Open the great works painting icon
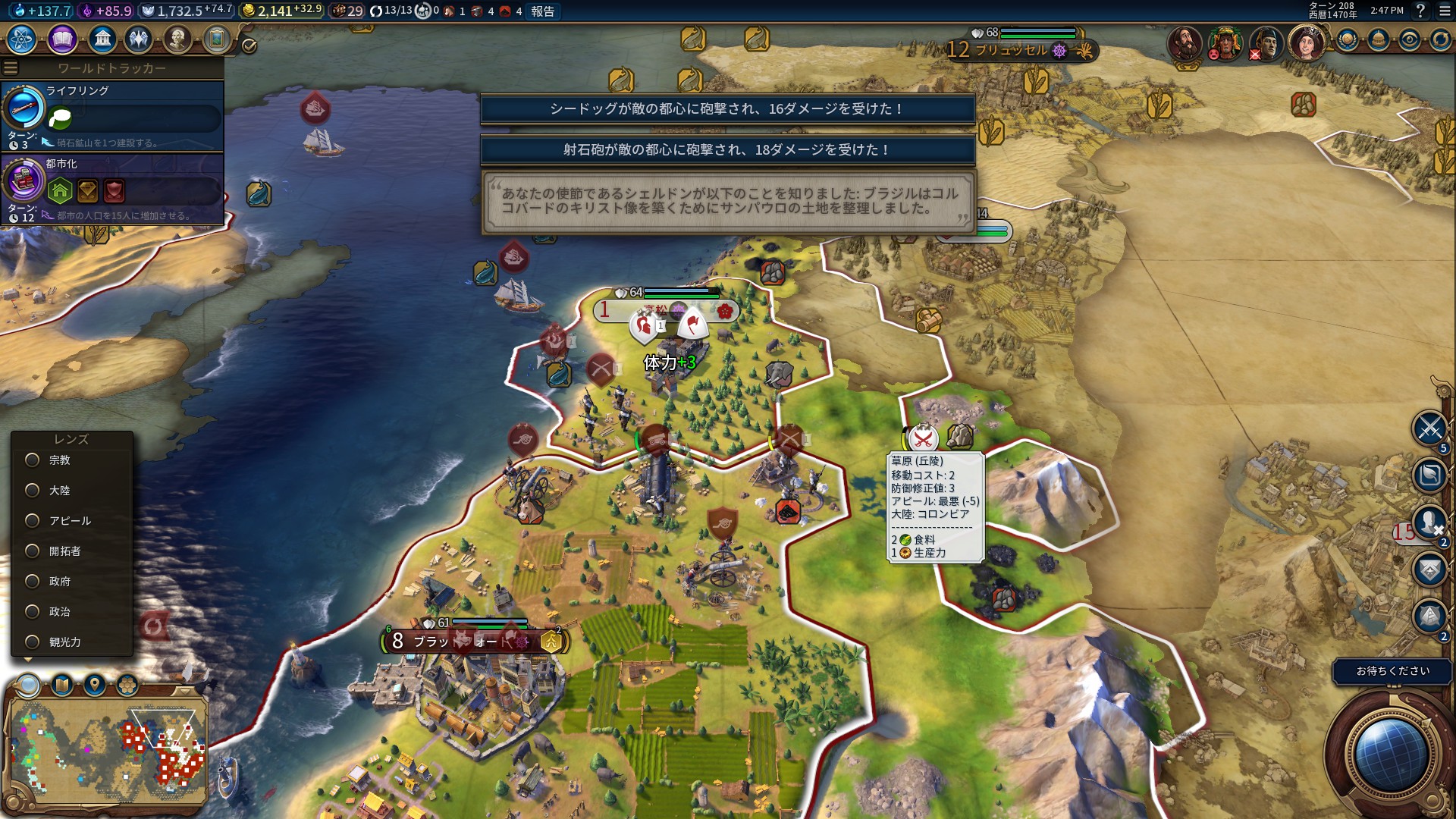The width and height of the screenshot is (1456, 819). click(217, 39)
